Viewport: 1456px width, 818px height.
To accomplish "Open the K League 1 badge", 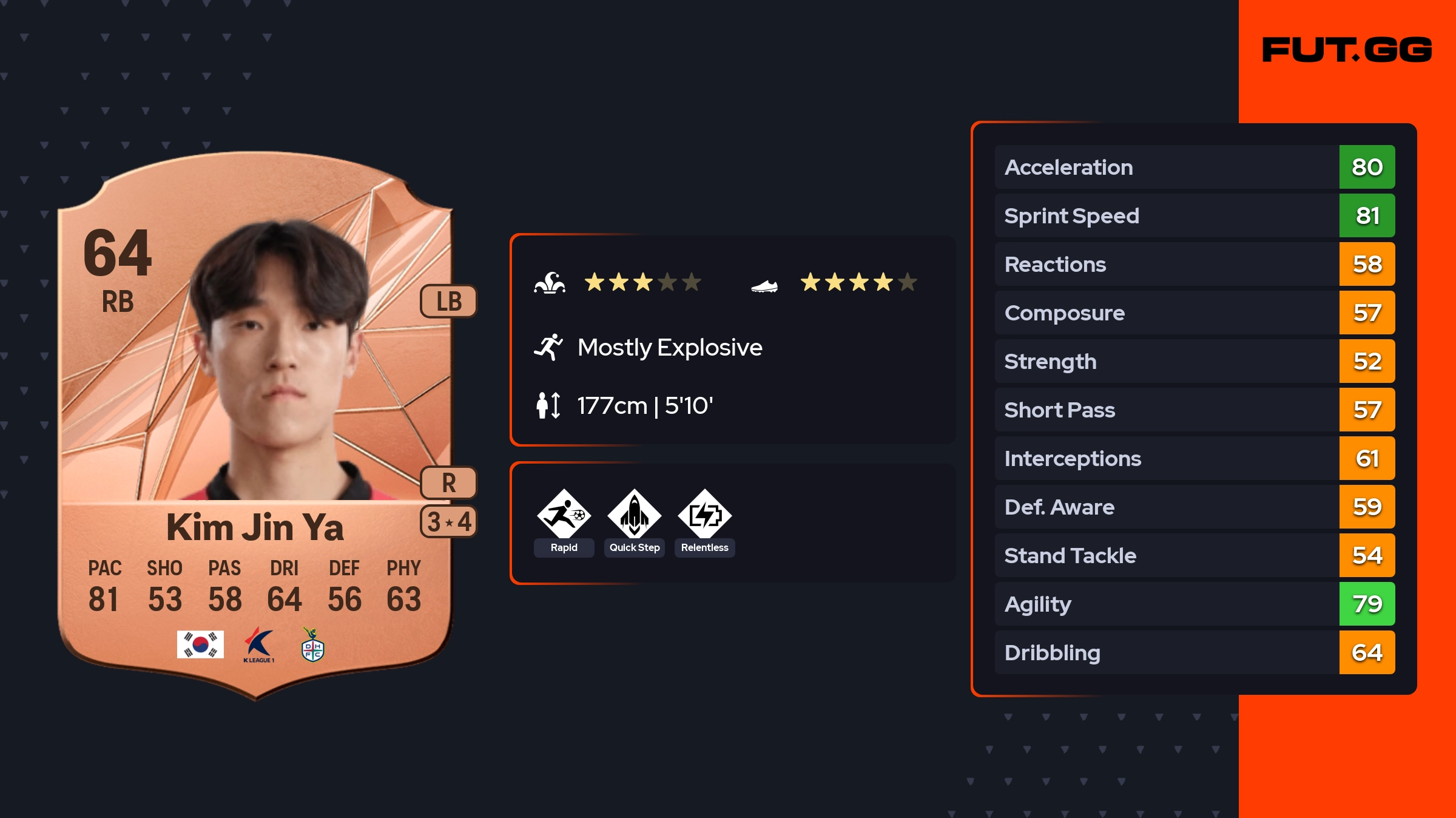I will coord(259,645).
